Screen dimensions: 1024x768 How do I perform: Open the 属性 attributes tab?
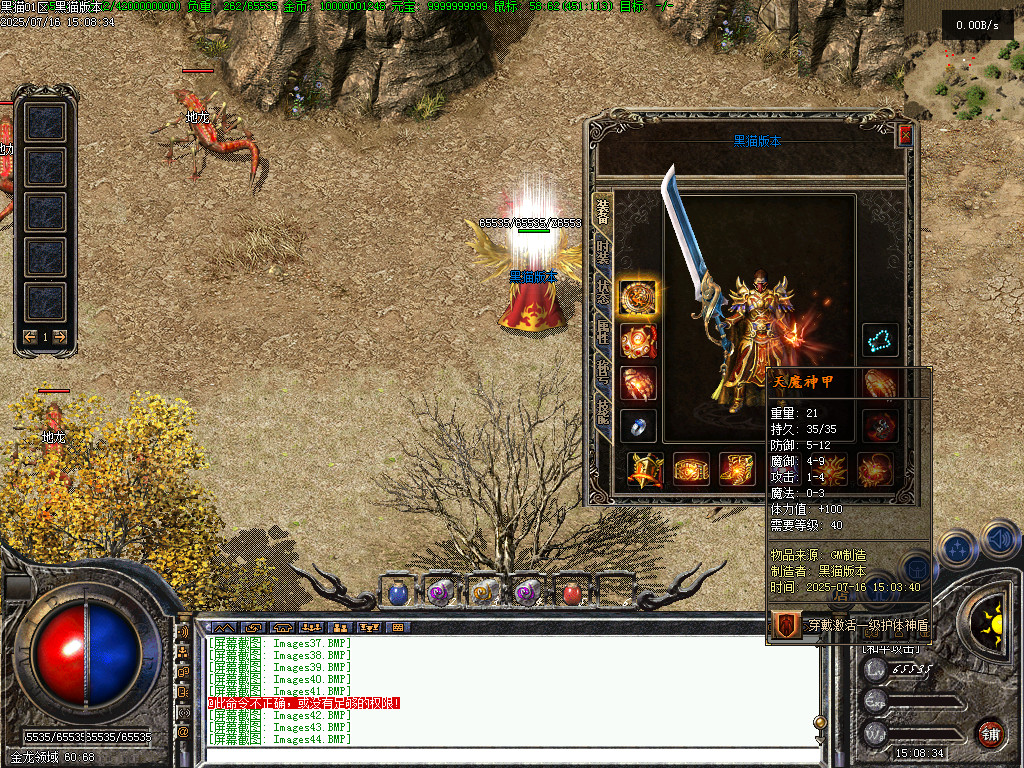click(x=602, y=330)
